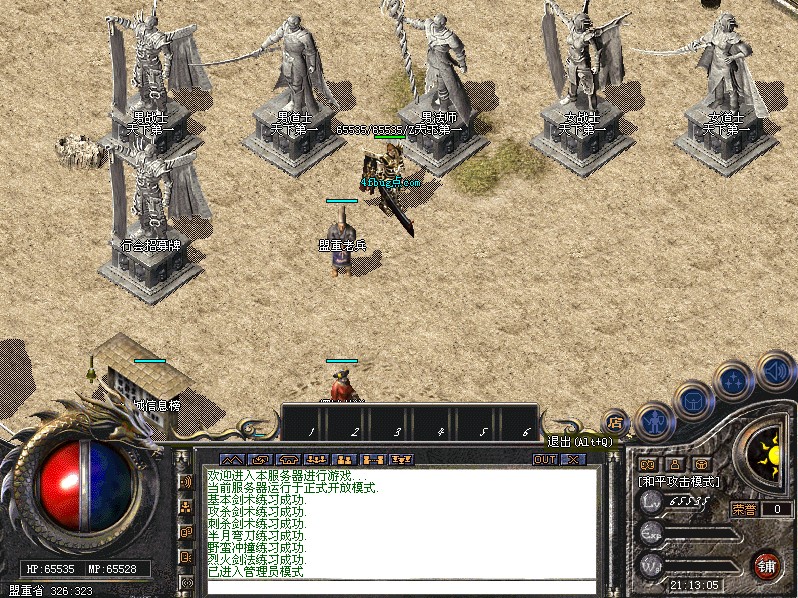Click the two-person icon above the chat
798x598 pixels.
click(345, 460)
